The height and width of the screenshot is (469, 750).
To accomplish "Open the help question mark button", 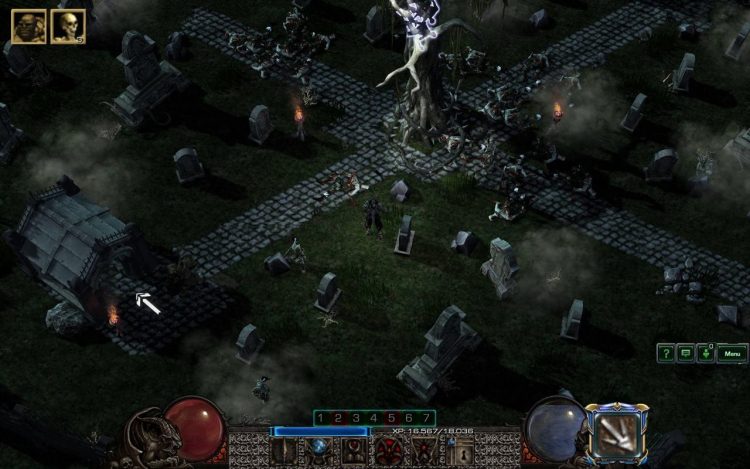I will pos(667,353).
